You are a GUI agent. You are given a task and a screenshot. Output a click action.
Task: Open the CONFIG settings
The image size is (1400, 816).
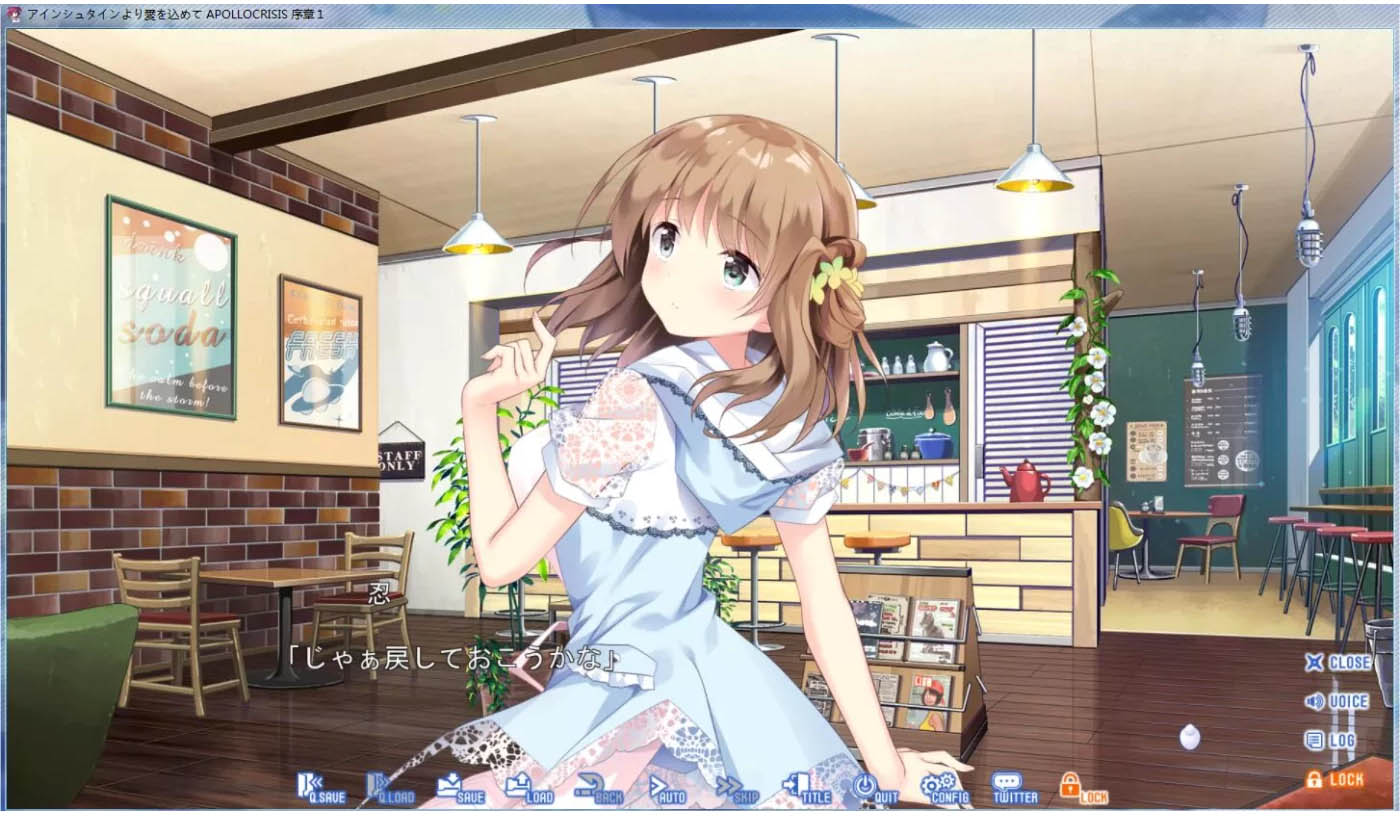(x=944, y=788)
